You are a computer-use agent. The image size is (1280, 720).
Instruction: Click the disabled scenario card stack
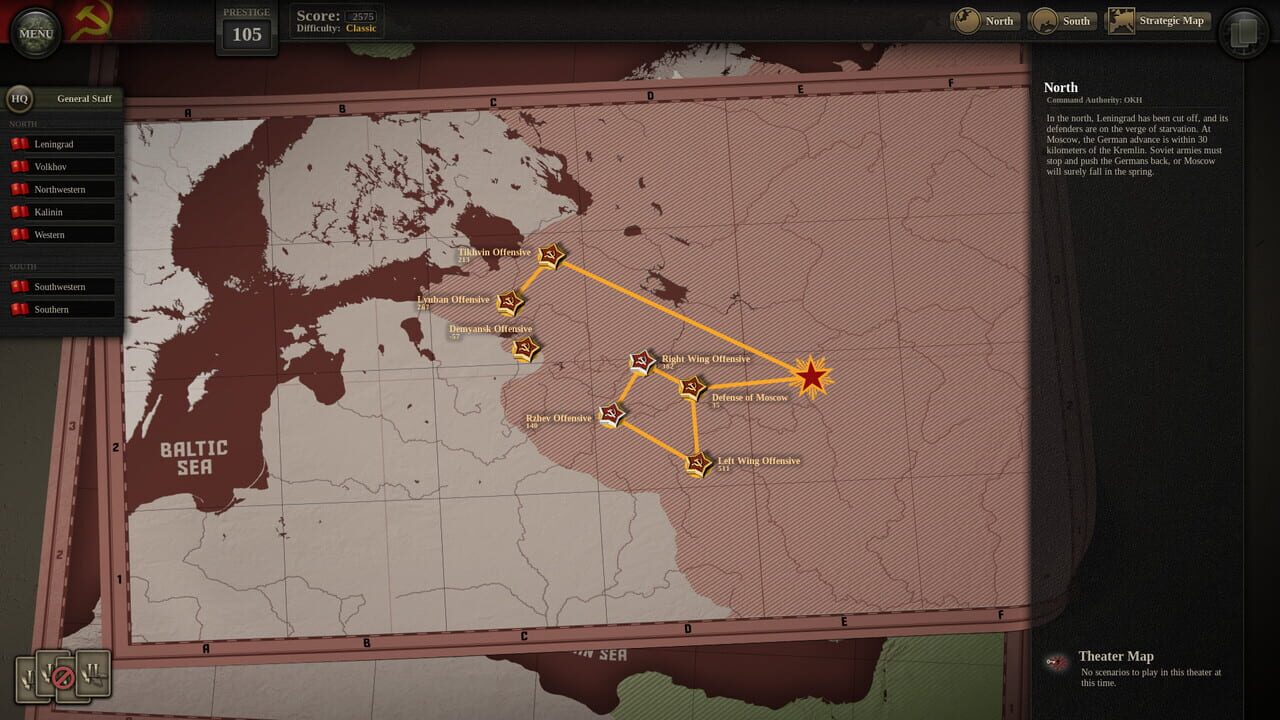point(65,678)
